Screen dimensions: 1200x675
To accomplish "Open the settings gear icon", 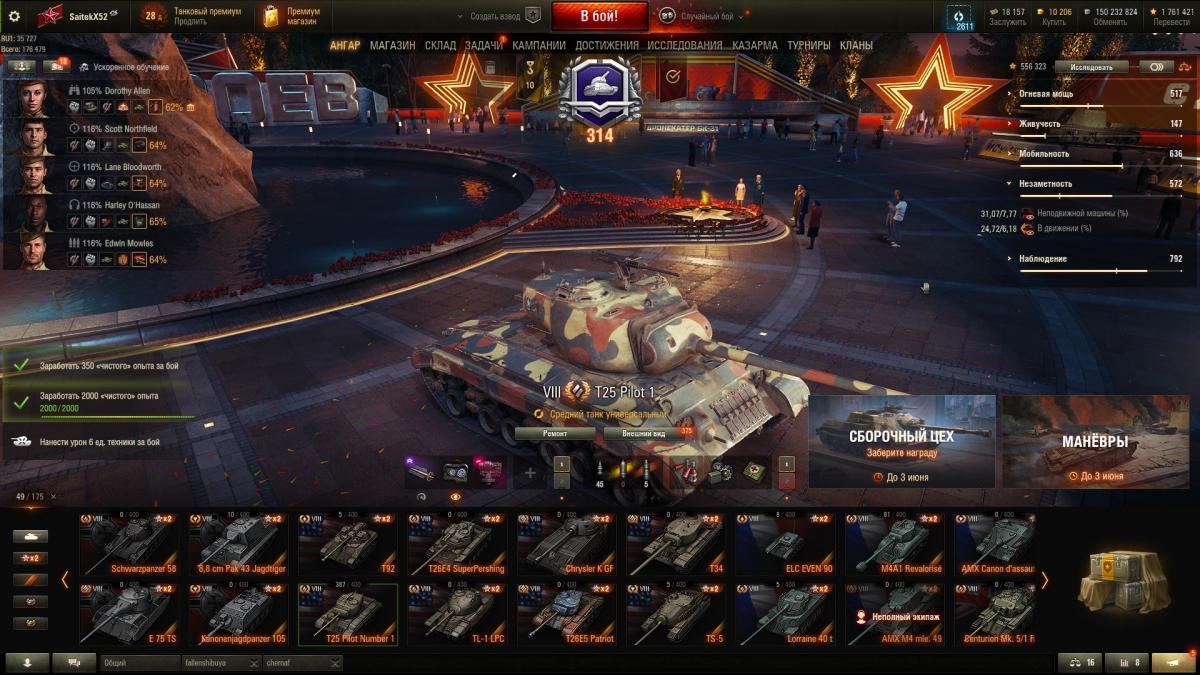I will [x=14, y=16].
